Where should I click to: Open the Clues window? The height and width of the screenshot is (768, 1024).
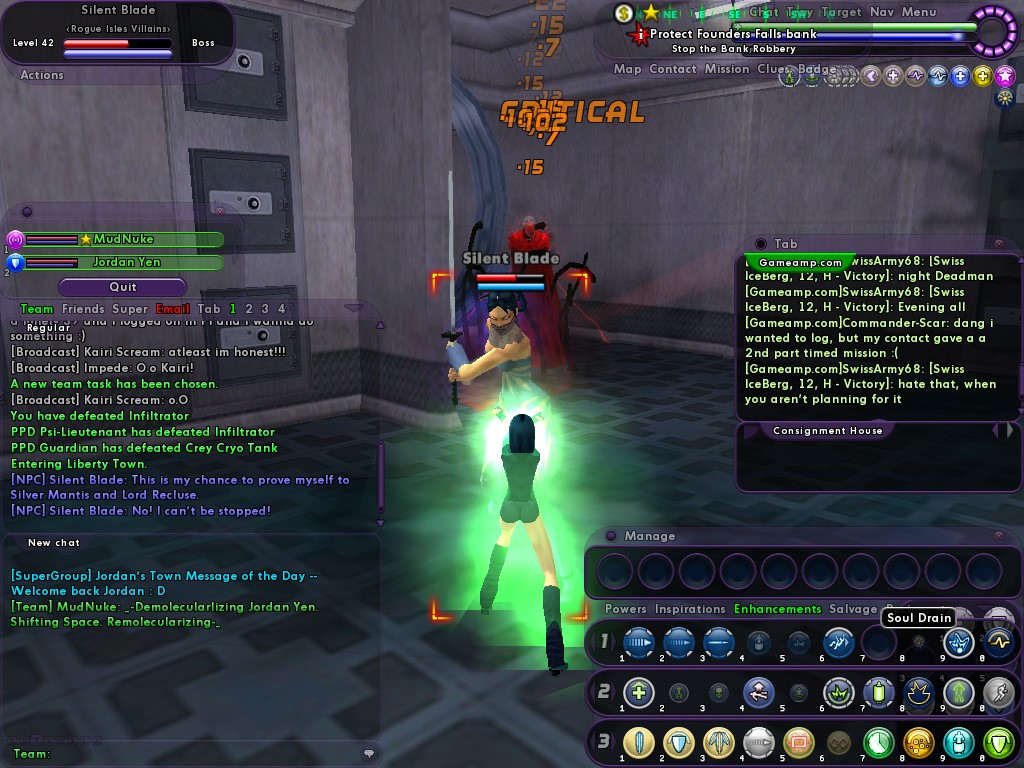point(772,69)
